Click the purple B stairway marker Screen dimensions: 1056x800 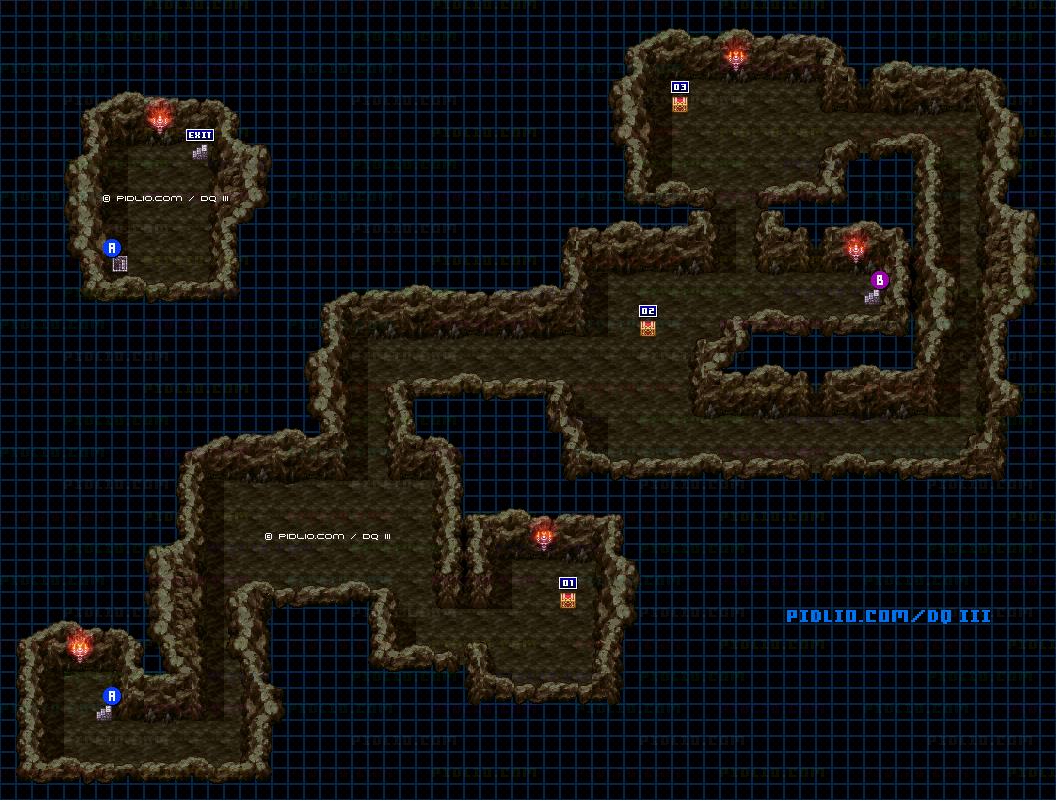pyautogui.click(x=880, y=280)
